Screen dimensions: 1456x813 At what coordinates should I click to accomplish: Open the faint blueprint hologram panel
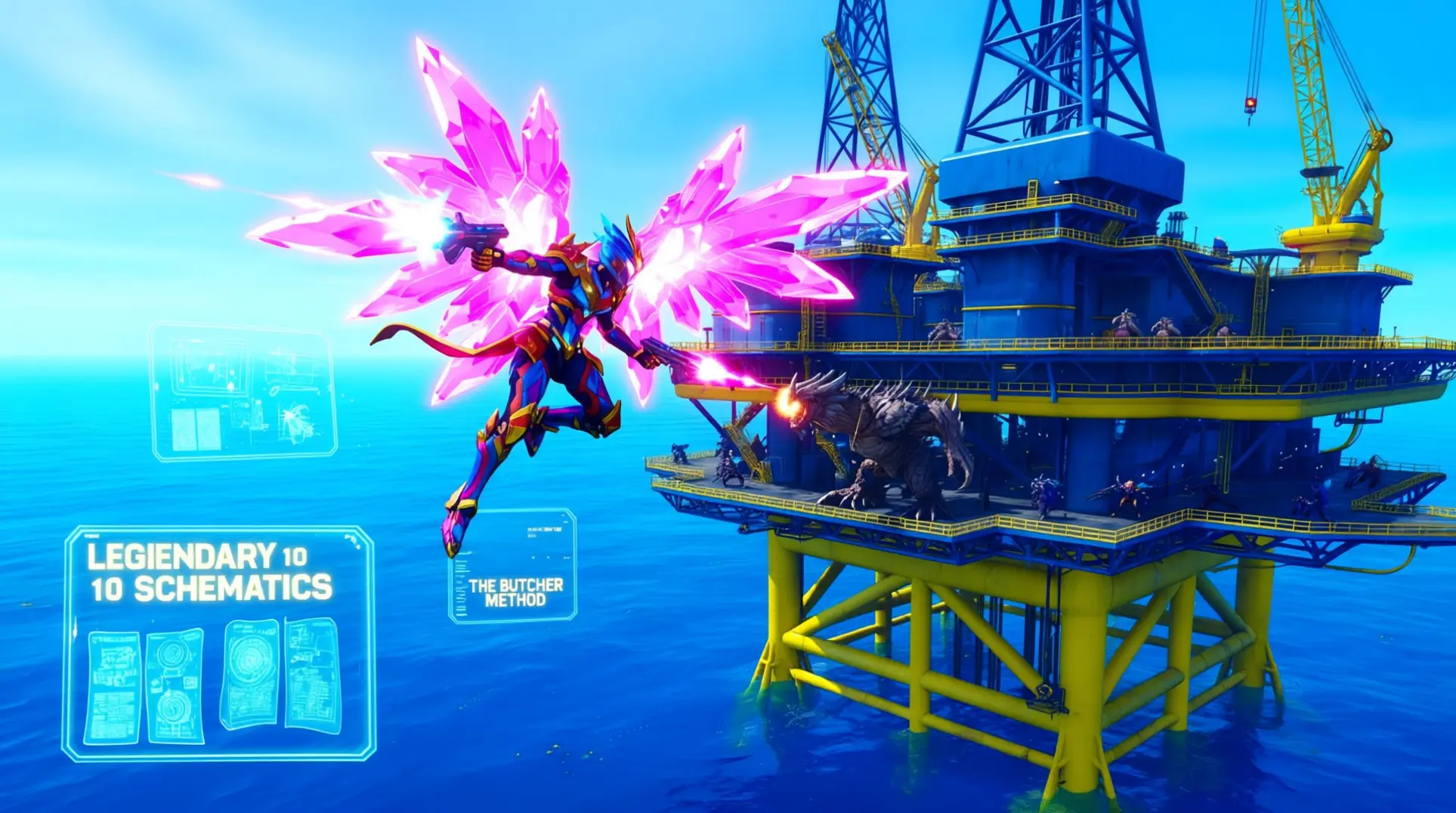point(243,391)
